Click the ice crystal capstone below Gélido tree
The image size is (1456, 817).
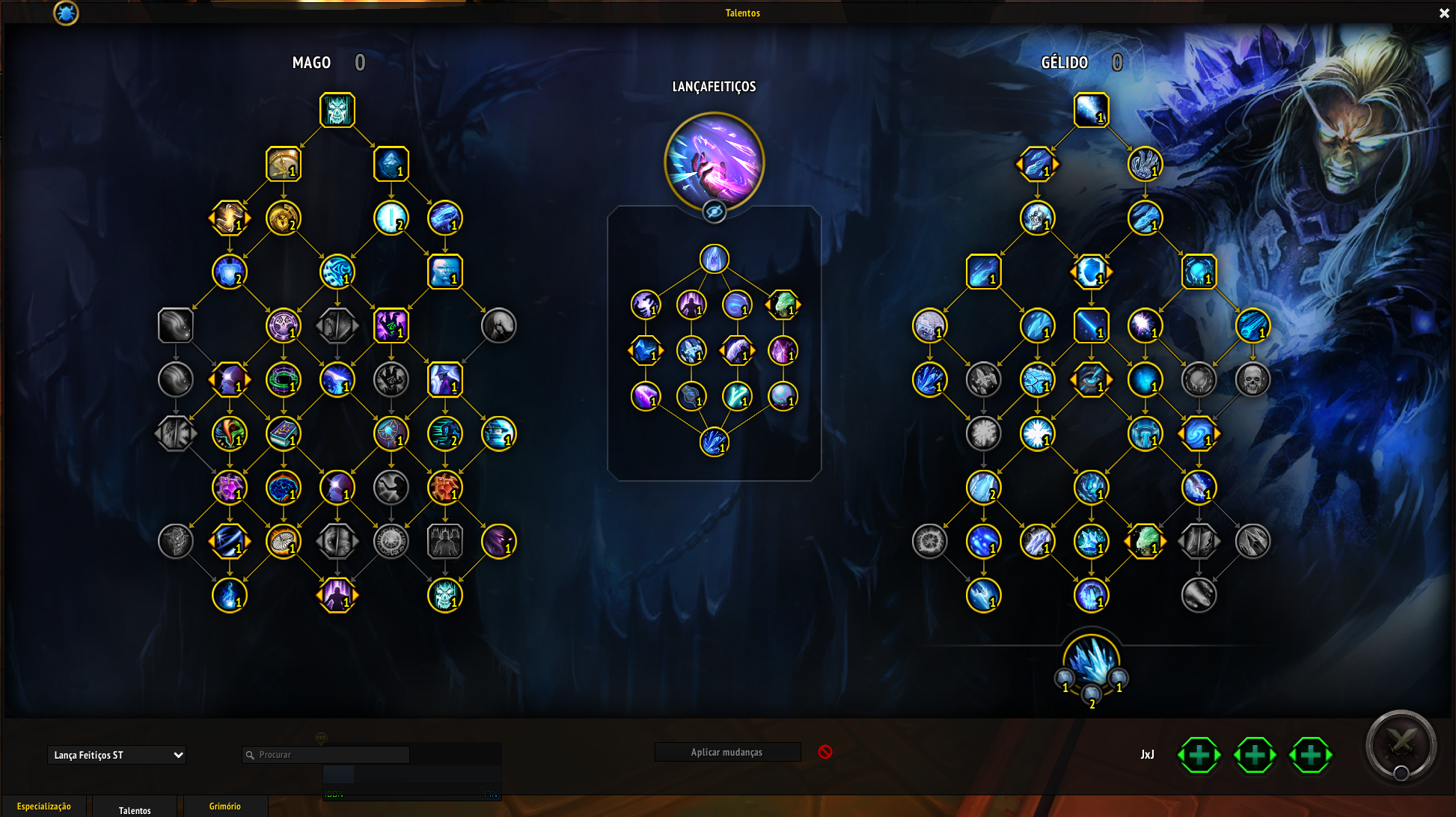[x=1091, y=661]
